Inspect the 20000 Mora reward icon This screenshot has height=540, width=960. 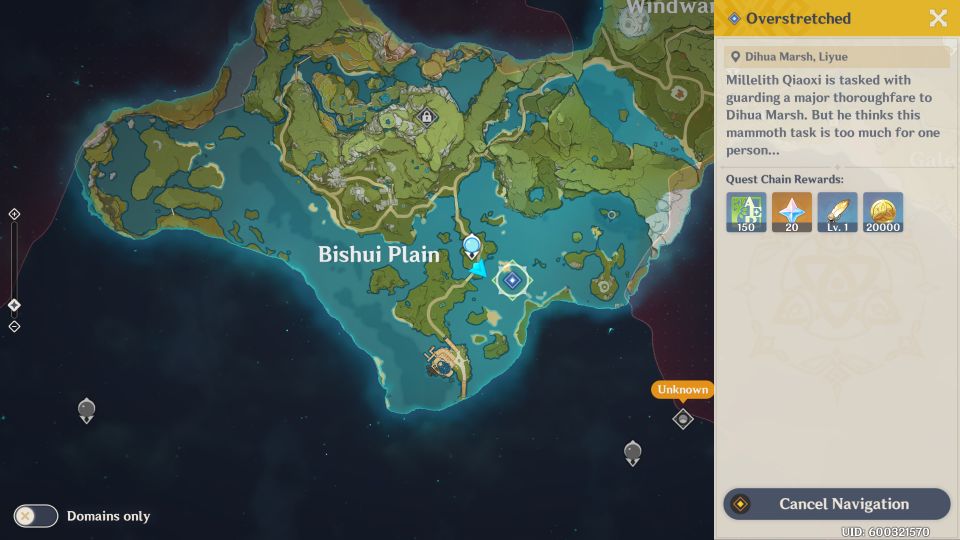[883, 212]
